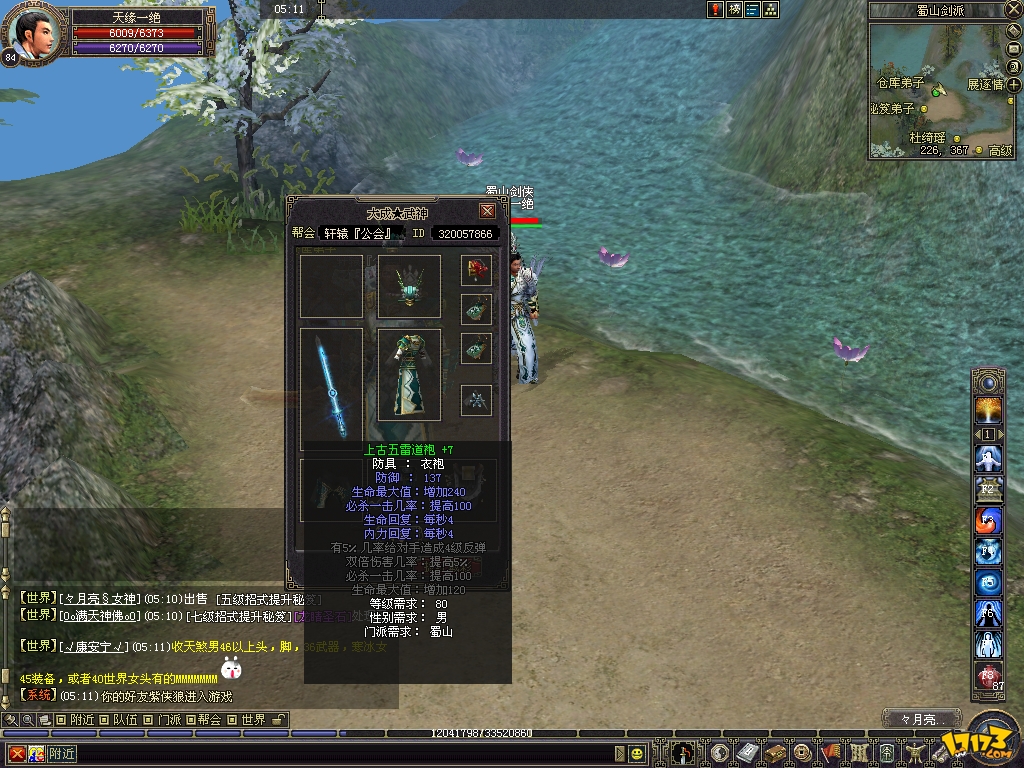The height and width of the screenshot is (768, 1024).
Task: Select the glowing blue sword slot
Action: tap(331, 389)
